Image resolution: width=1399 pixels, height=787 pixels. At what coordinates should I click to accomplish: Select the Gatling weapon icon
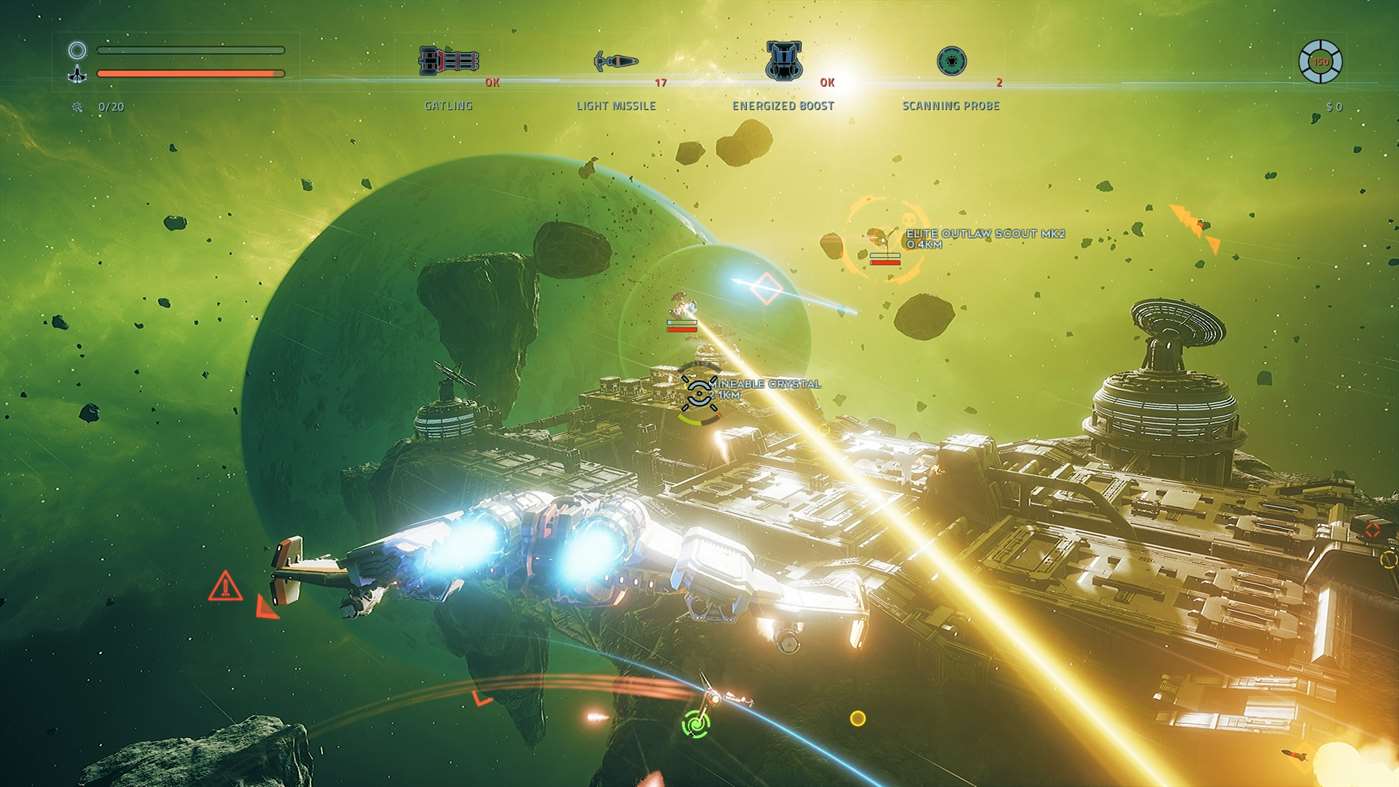448,61
